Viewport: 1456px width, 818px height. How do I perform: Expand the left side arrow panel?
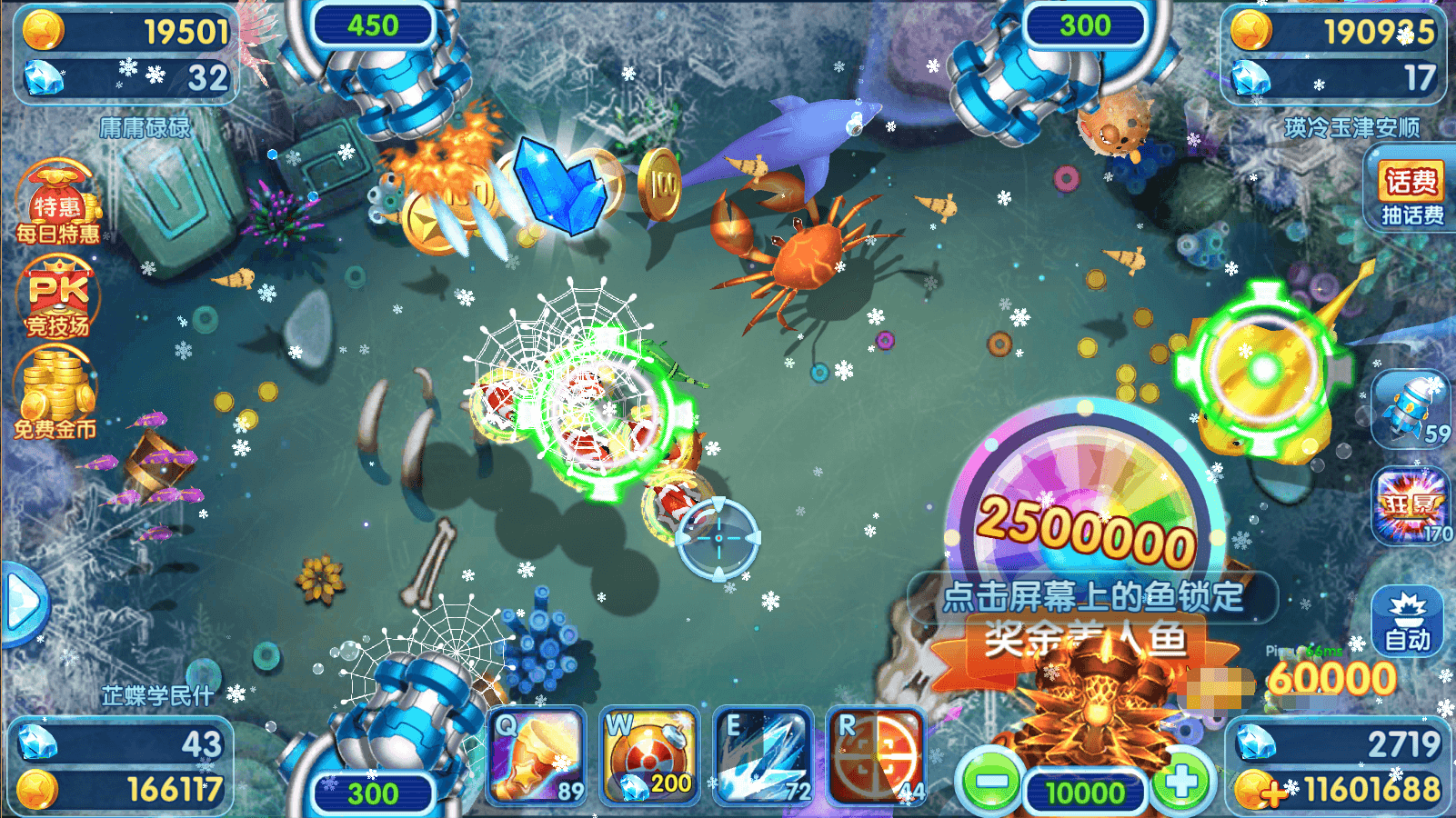(x=22, y=602)
